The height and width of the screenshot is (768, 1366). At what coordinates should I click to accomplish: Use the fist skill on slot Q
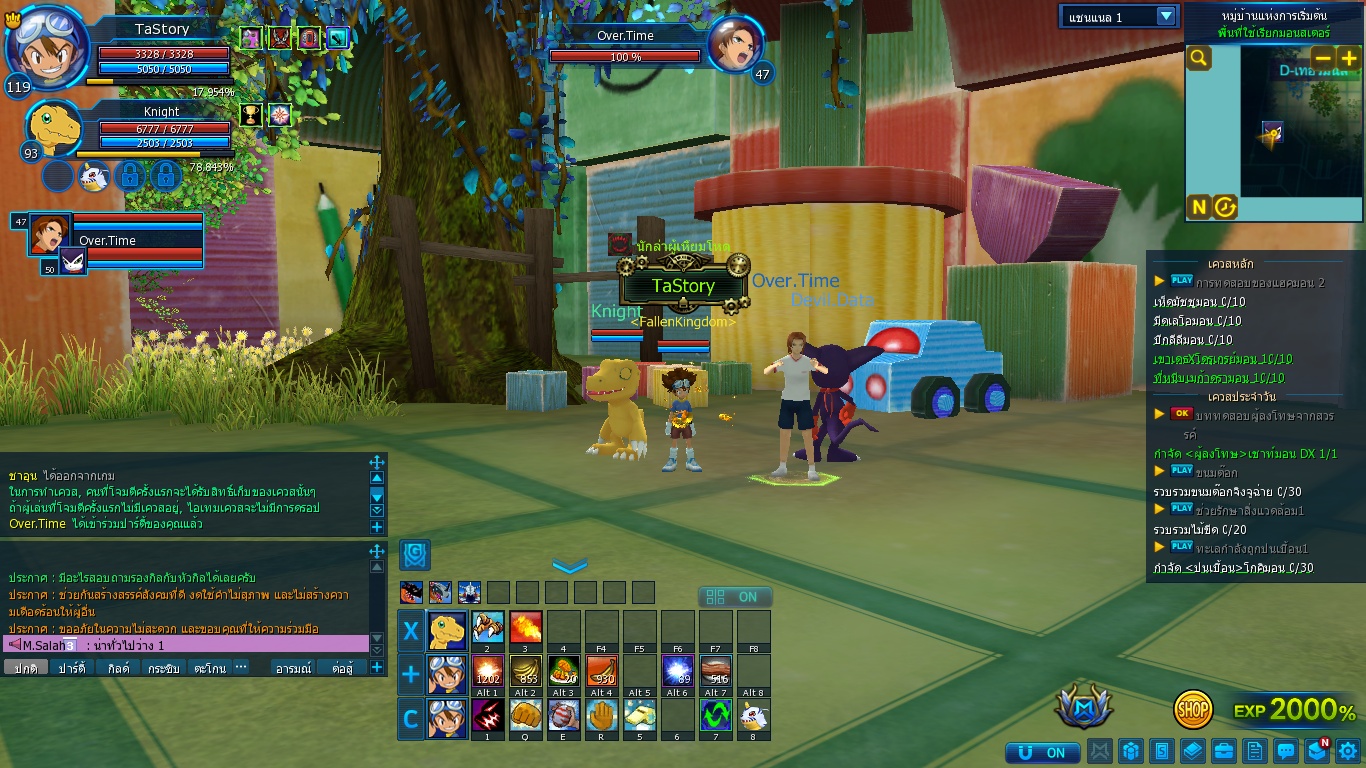tap(526, 715)
